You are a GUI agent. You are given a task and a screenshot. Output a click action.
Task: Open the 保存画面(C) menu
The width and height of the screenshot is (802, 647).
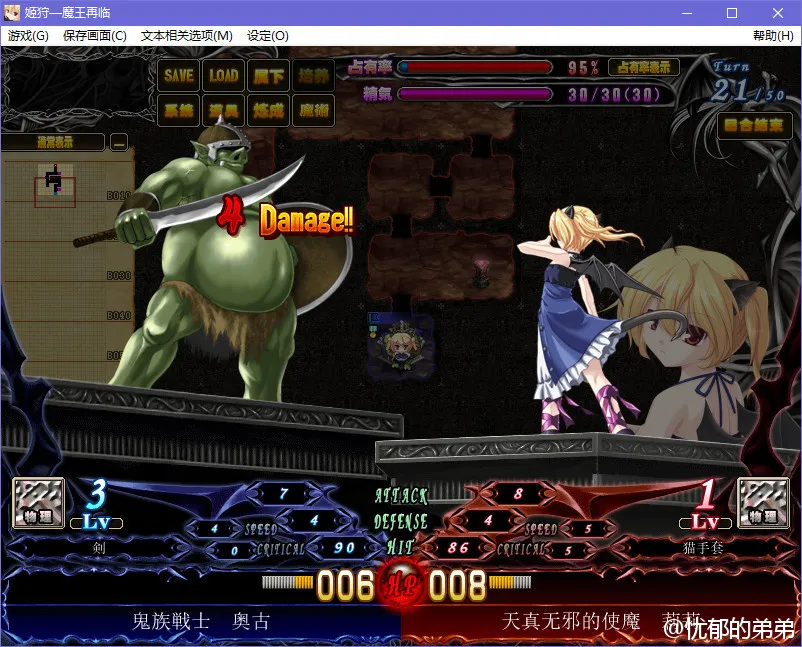95,36
